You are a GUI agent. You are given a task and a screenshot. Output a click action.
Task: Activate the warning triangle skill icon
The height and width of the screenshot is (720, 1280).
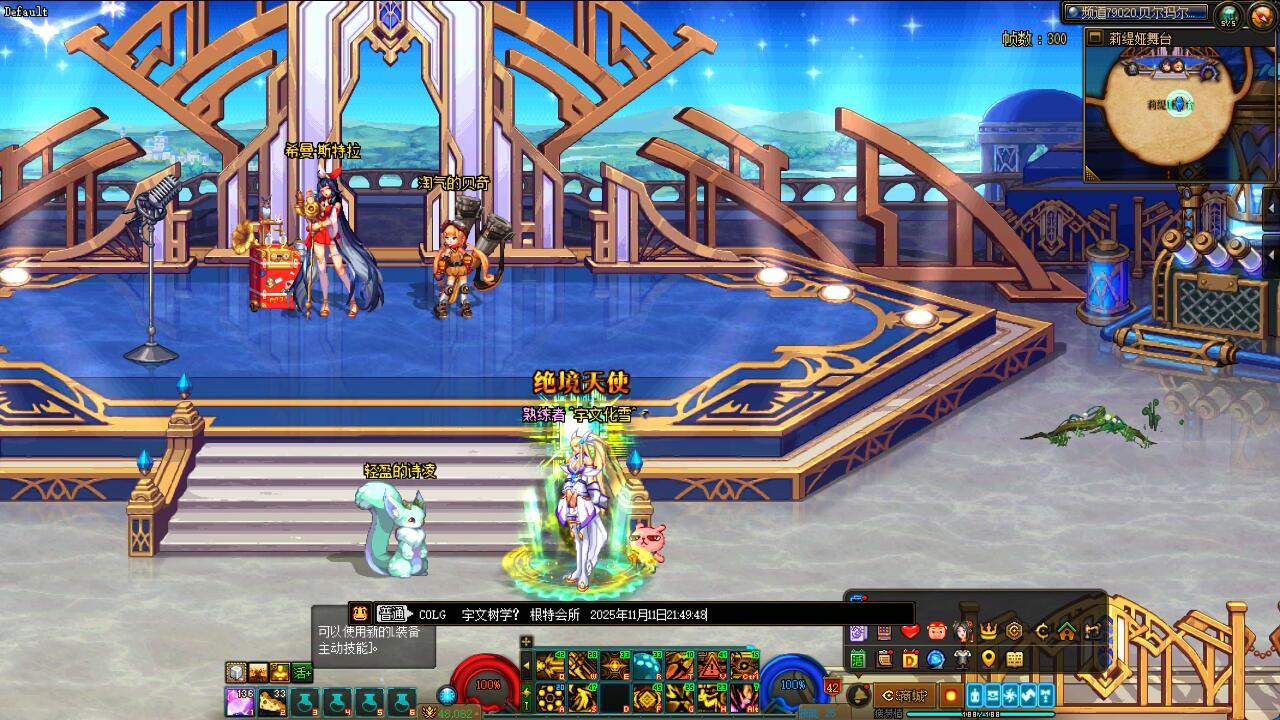point(712,666)
